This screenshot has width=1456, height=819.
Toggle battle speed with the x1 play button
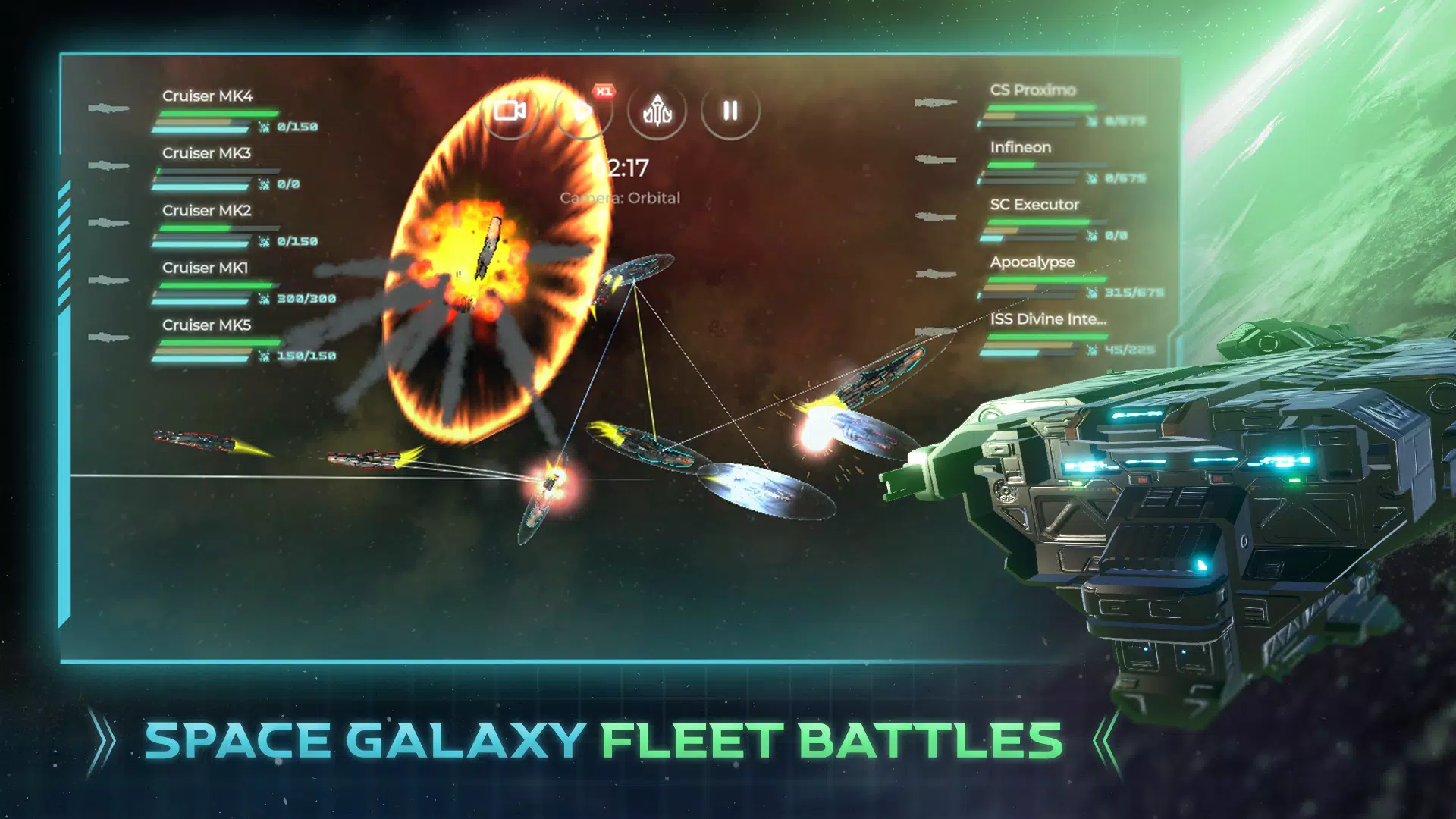[583, 111]
